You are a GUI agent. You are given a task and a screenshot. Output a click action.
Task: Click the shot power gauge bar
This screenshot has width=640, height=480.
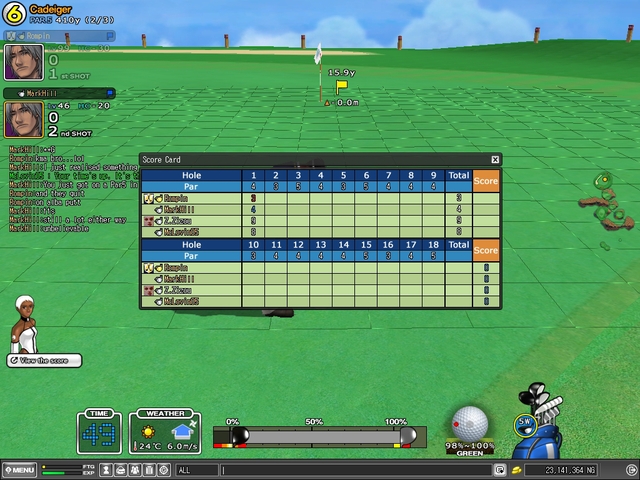[320, 436]
